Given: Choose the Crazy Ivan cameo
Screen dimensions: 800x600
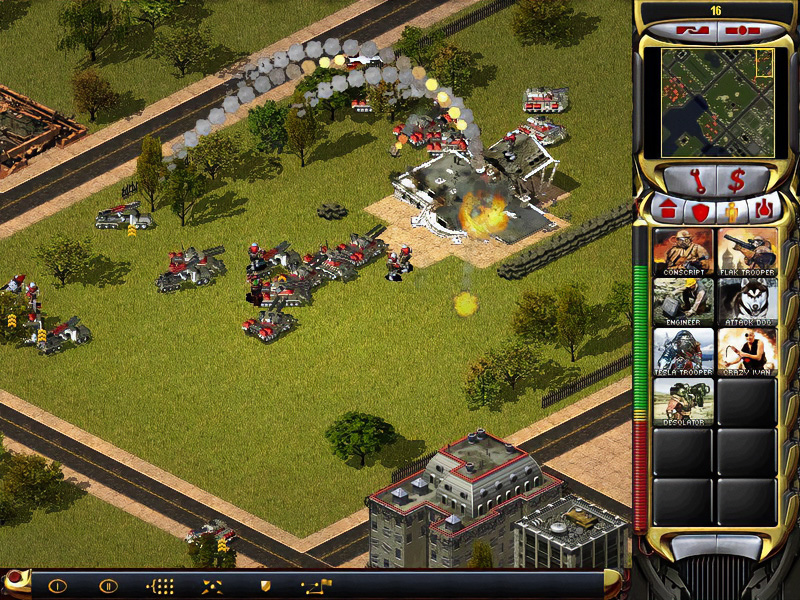Looking at the screenshot, I should [747, 351].
